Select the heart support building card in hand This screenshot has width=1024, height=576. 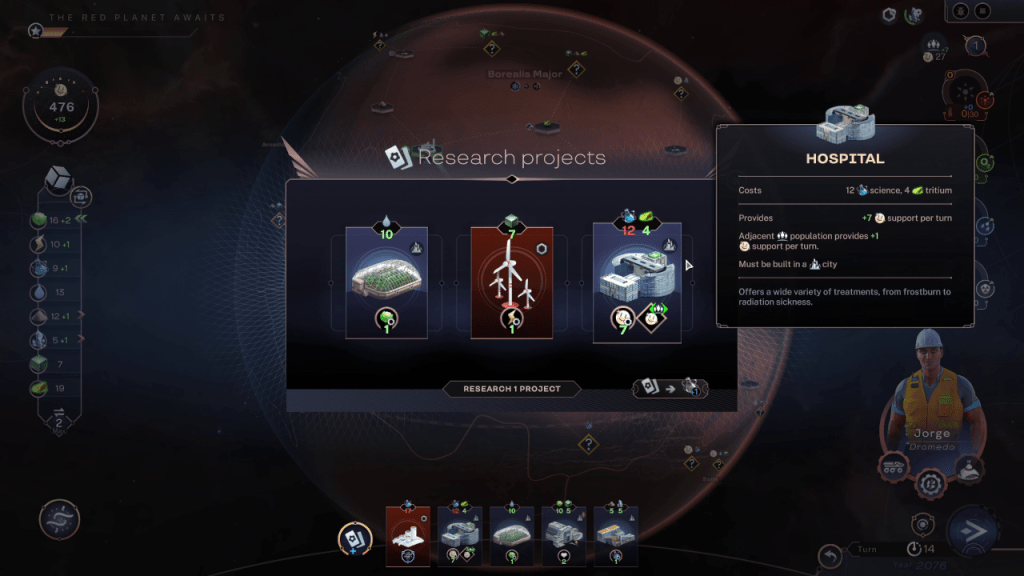tap(564, 536)
